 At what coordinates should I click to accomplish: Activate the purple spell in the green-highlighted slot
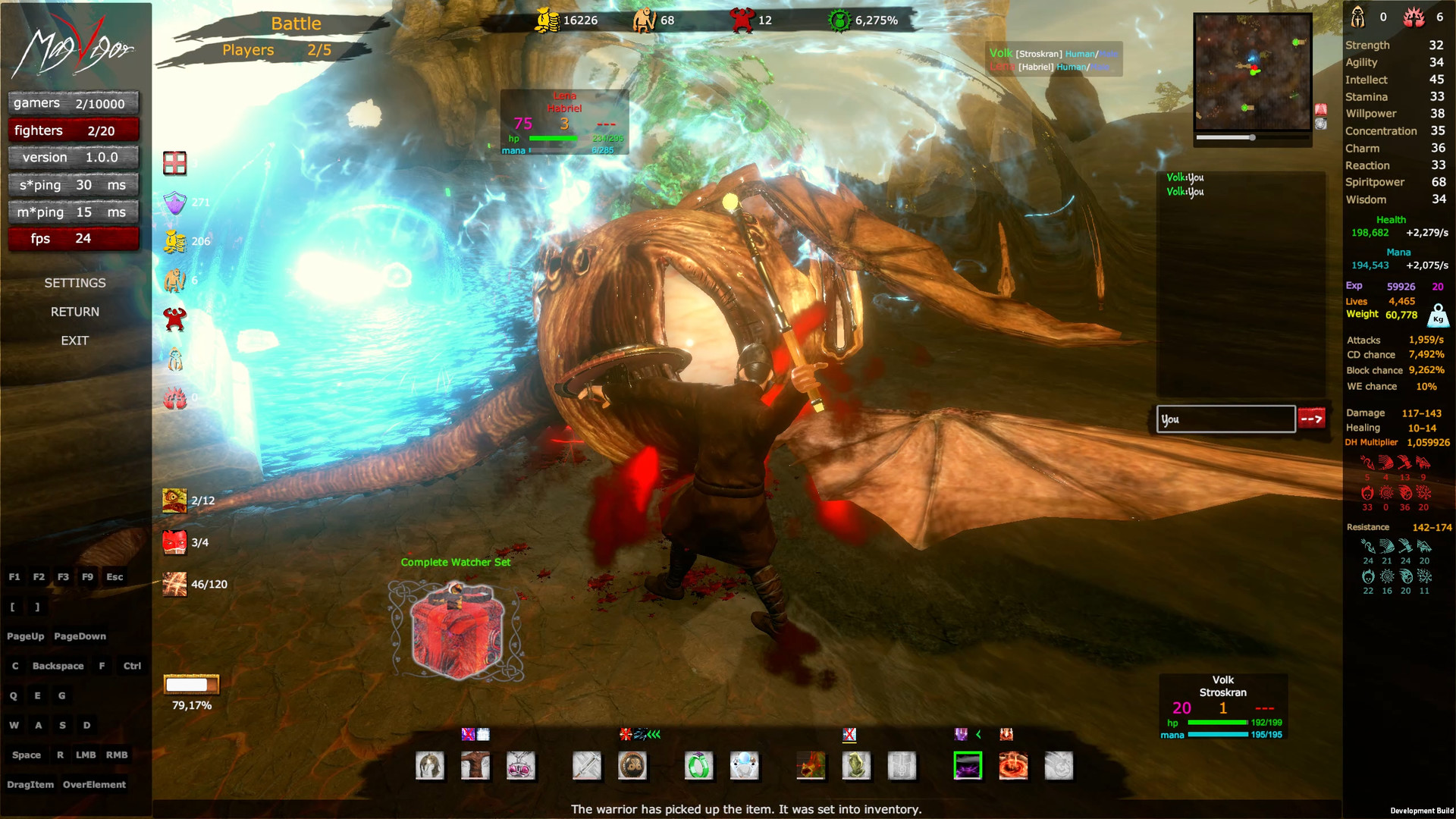pos(969,767)
